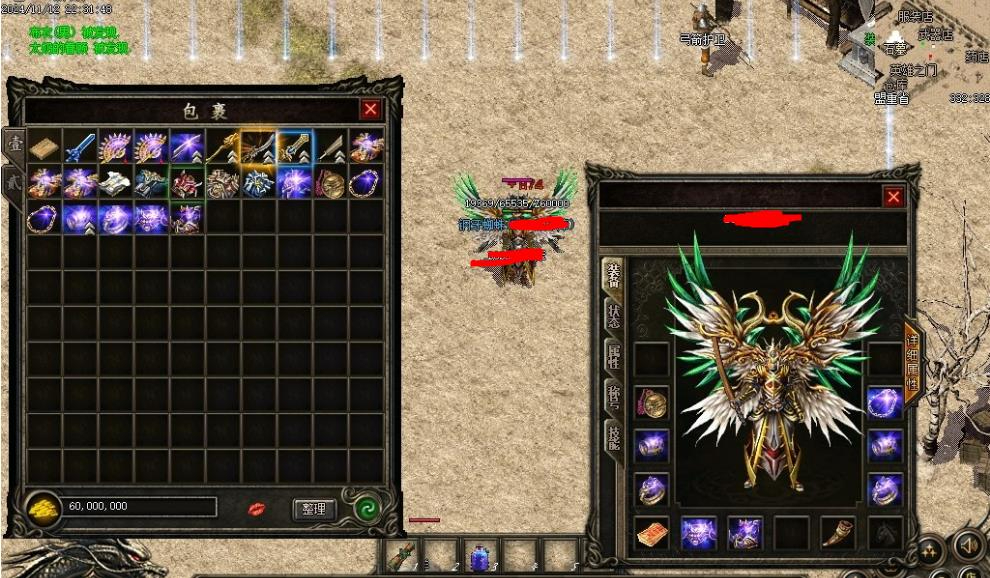This screenshot has width=990, height=578.
Task: Select the 壹 bag page tab
Action: 14,145
